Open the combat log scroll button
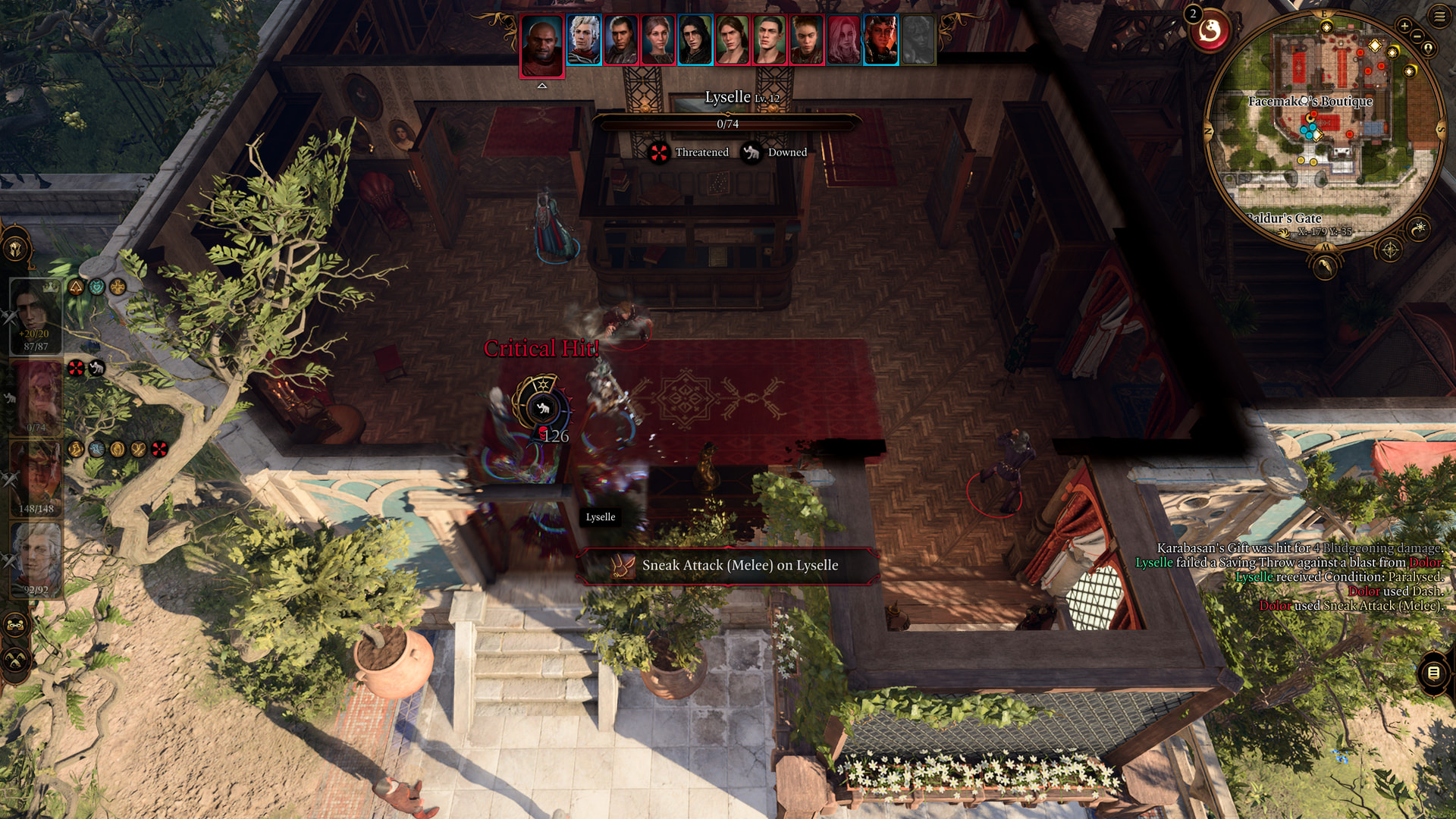This screenshot has height=819, width=1456. coord(1432,673)
